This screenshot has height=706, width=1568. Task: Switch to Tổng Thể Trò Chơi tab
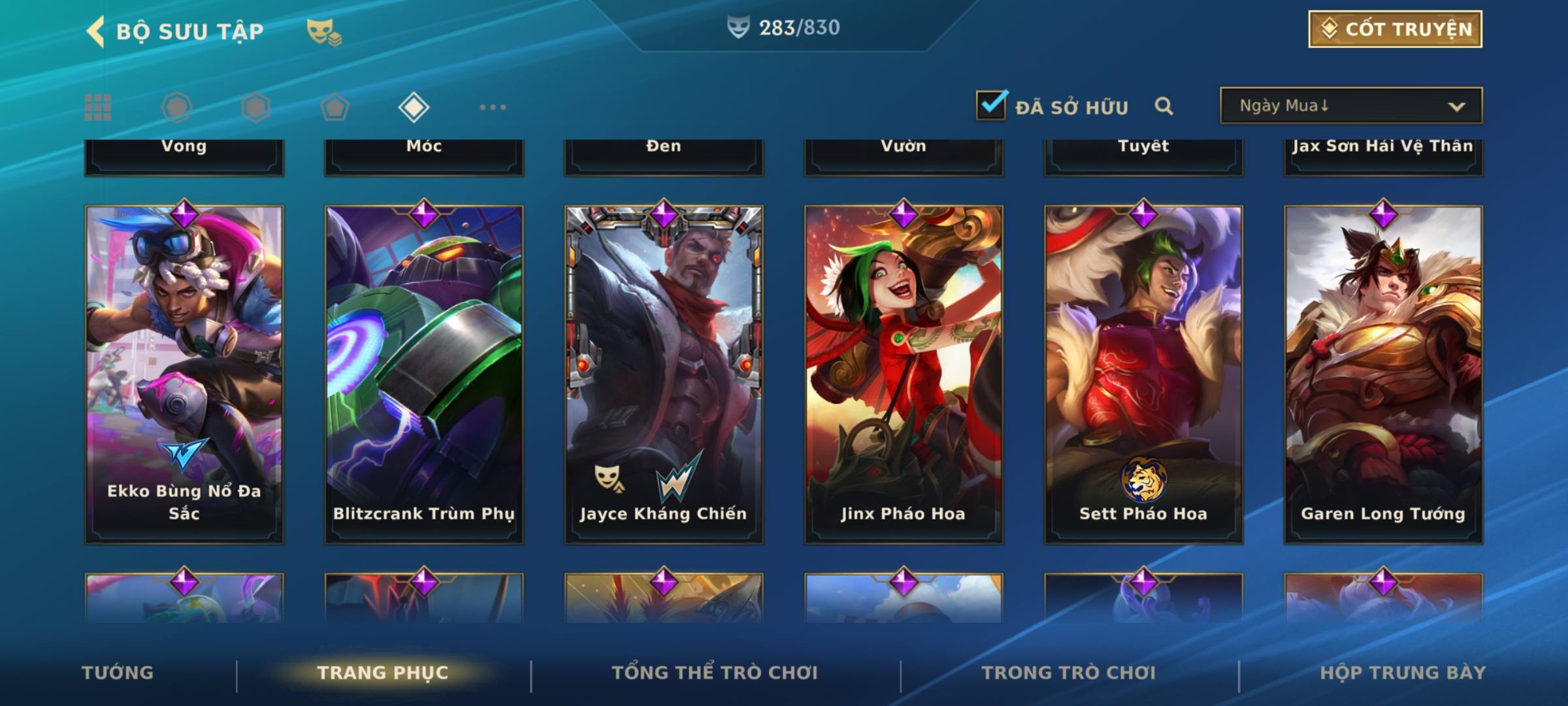click(715, 673)
